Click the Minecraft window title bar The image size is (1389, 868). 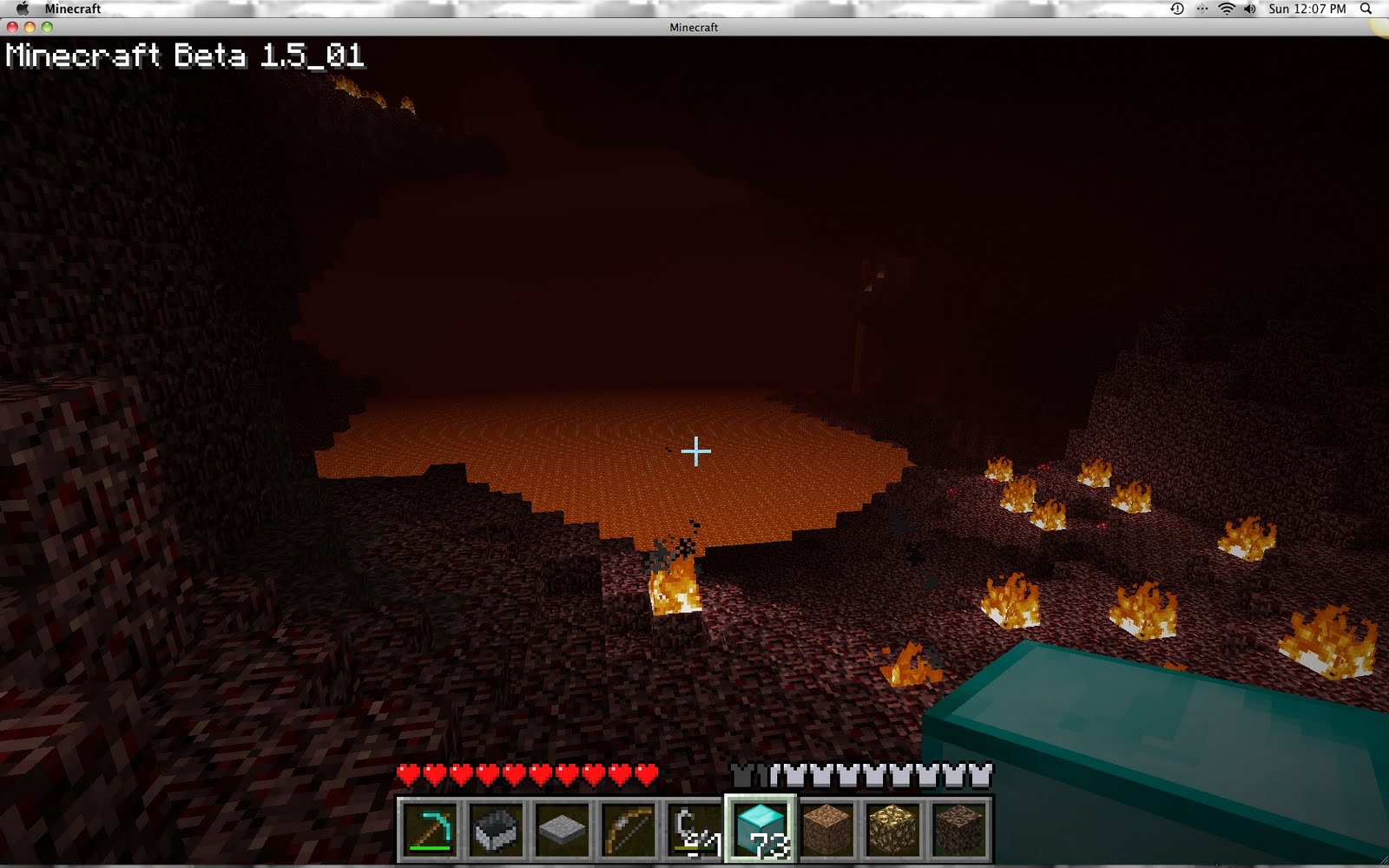coord(694,27)
